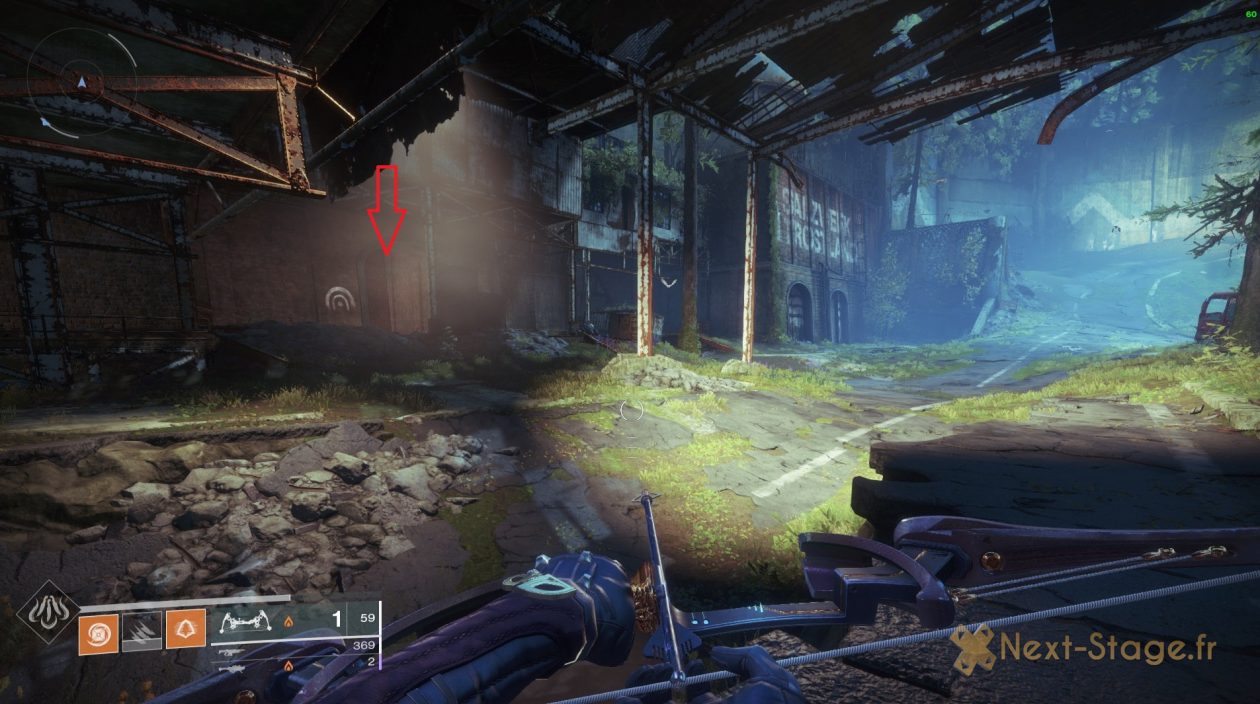The image size is (1260, 704).
Task: Select the greyed-out melee ability icon
Action: tap(143, 631)
